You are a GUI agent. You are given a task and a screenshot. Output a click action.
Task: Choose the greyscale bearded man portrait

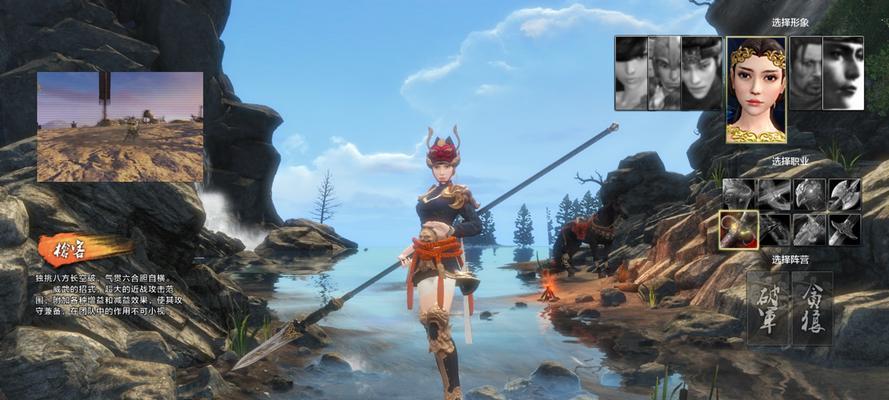click(x=806, y=73)
